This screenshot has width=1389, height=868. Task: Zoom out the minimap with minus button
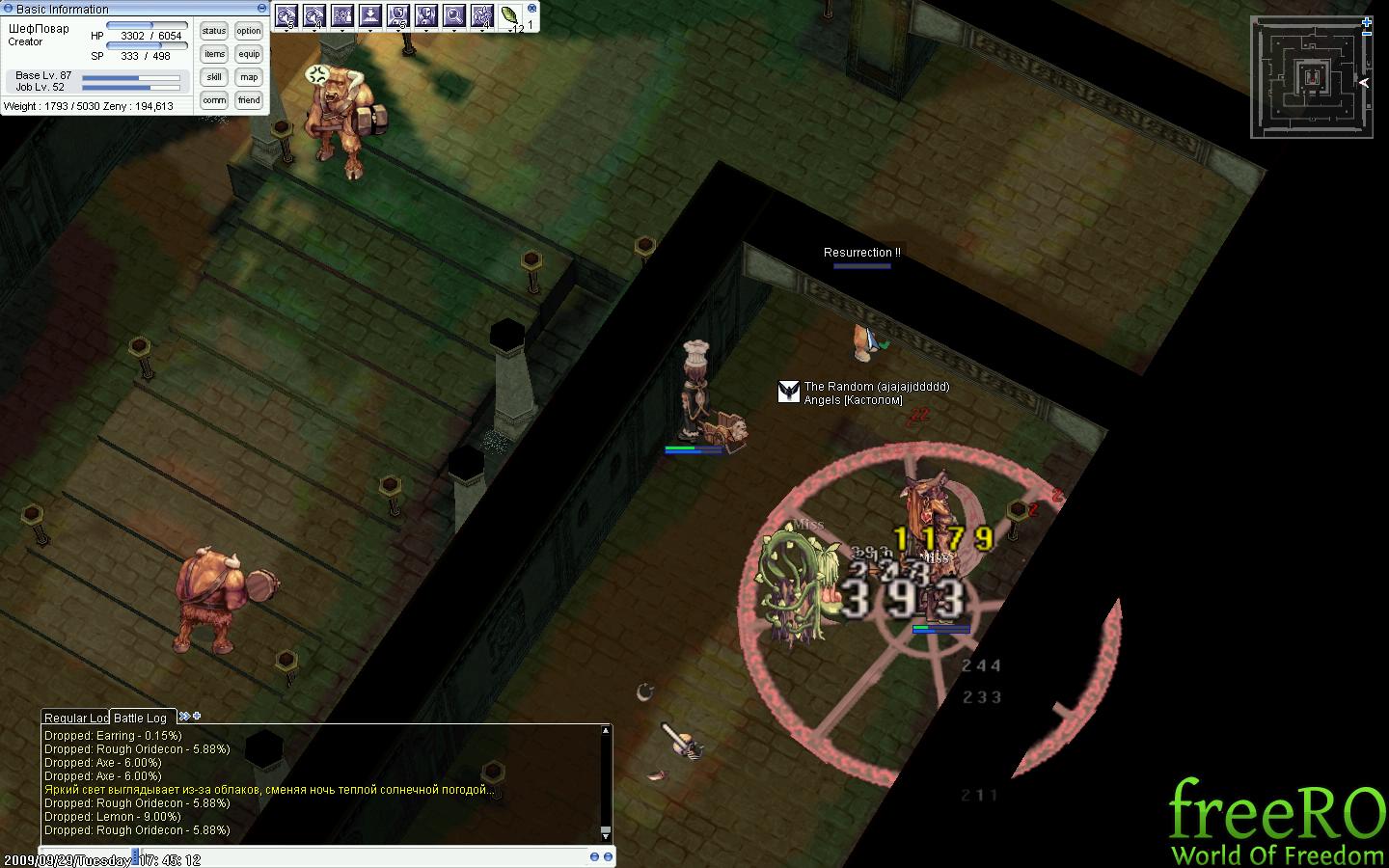[1367, 34]
